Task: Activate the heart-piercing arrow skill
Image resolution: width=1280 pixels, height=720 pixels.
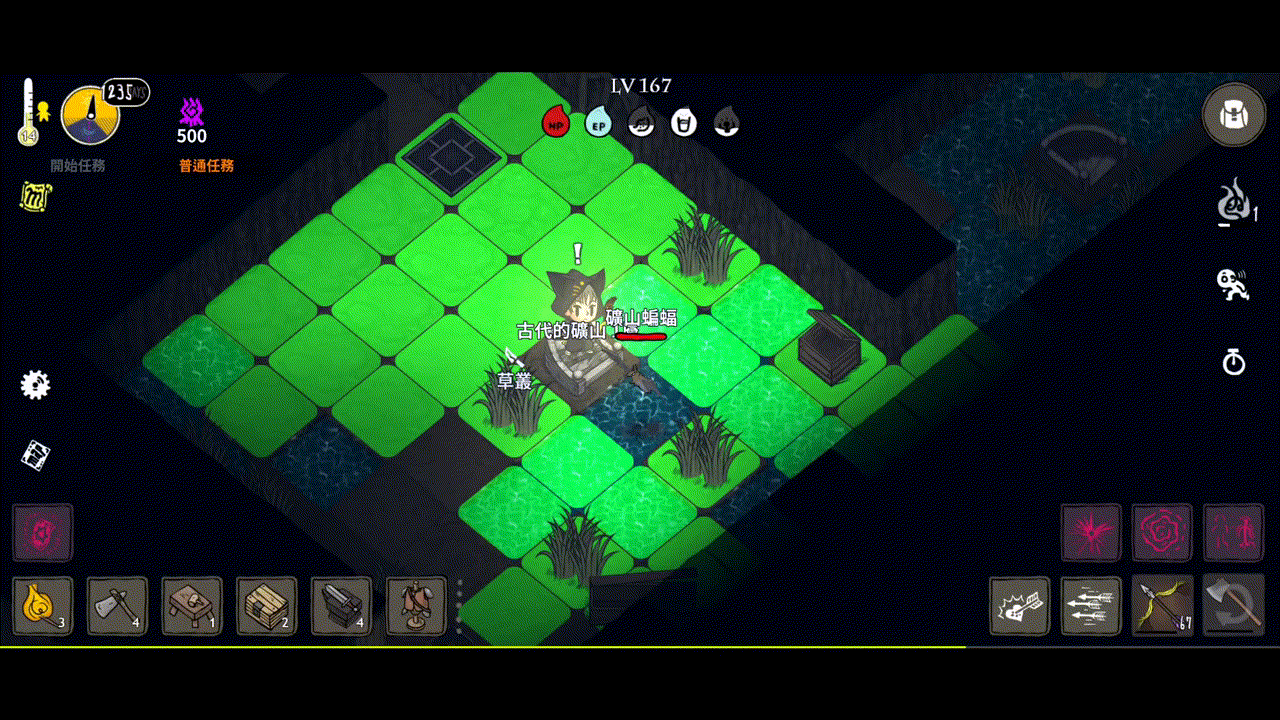Action: [1019, 606]
